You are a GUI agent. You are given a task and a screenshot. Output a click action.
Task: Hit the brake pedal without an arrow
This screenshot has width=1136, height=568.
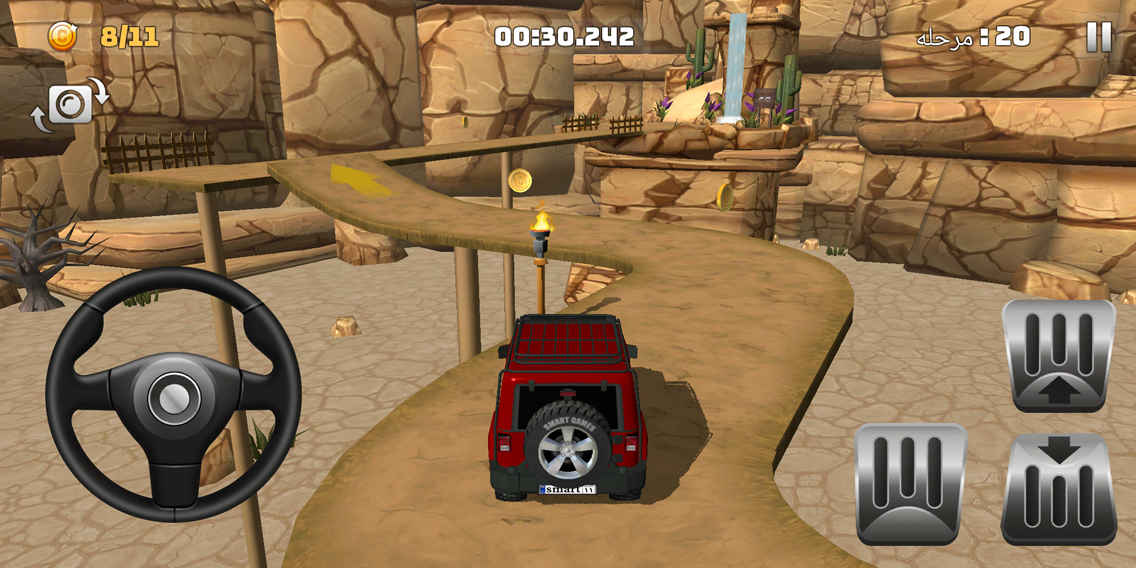[911, 484]
